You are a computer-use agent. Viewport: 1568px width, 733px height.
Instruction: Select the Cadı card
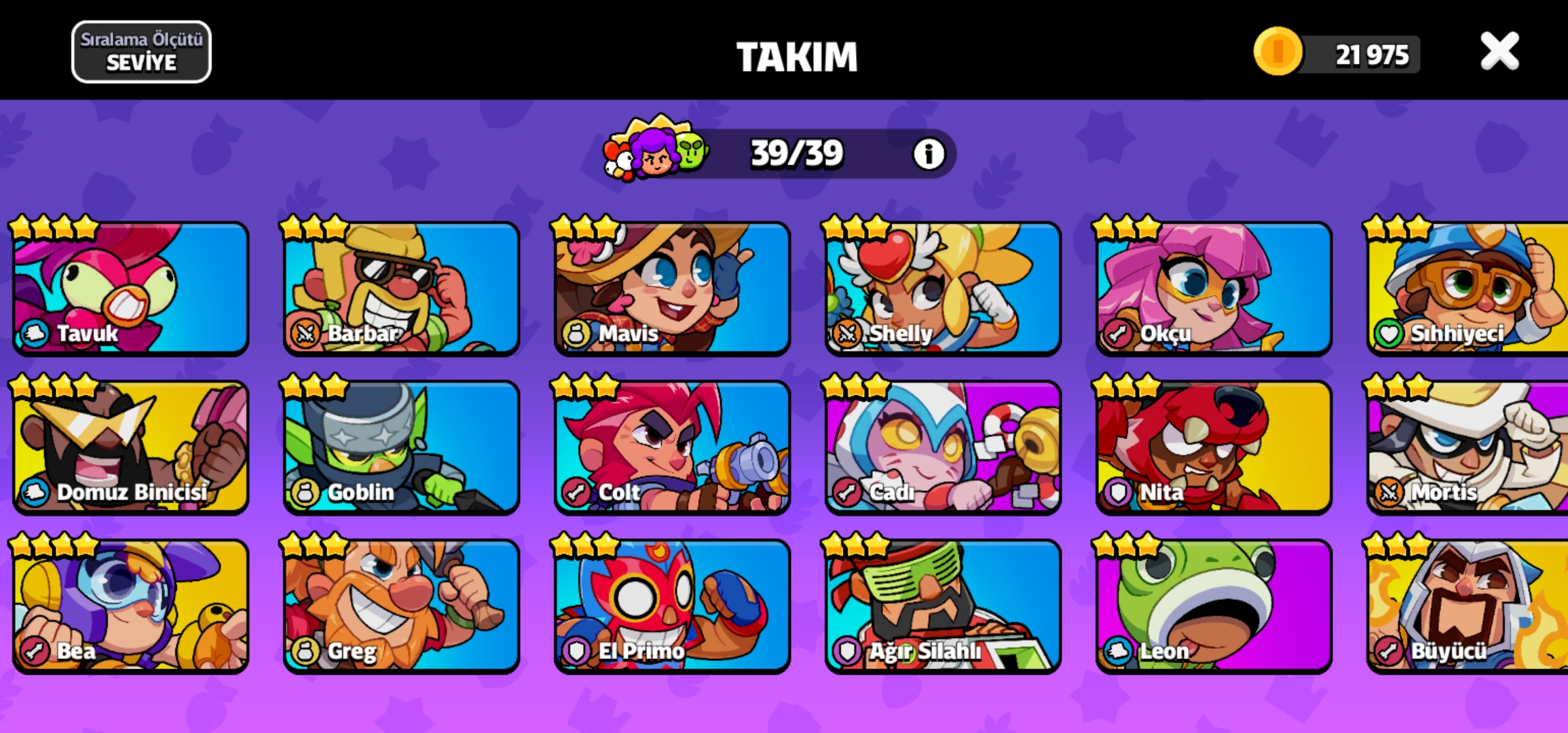[943, 447]
